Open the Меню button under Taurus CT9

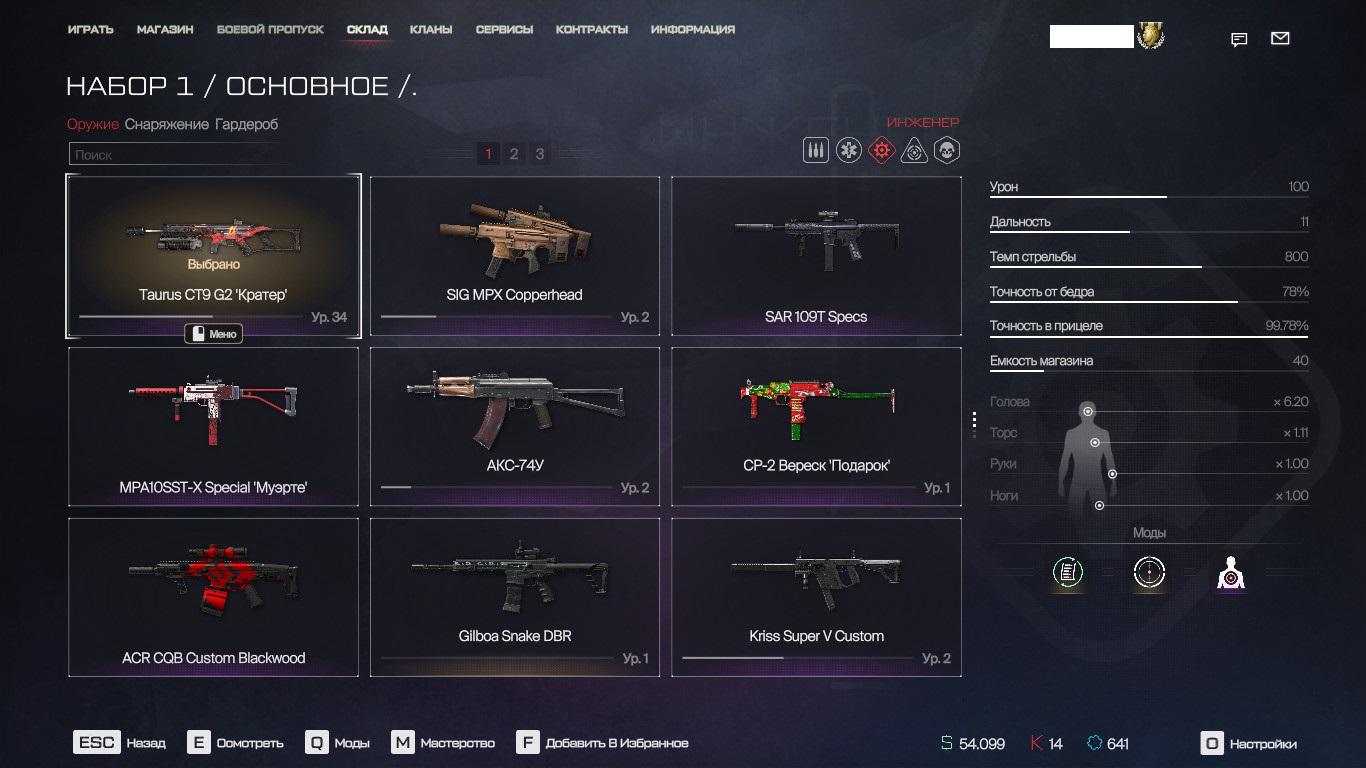pyautogui.click(x=214, y=334)
